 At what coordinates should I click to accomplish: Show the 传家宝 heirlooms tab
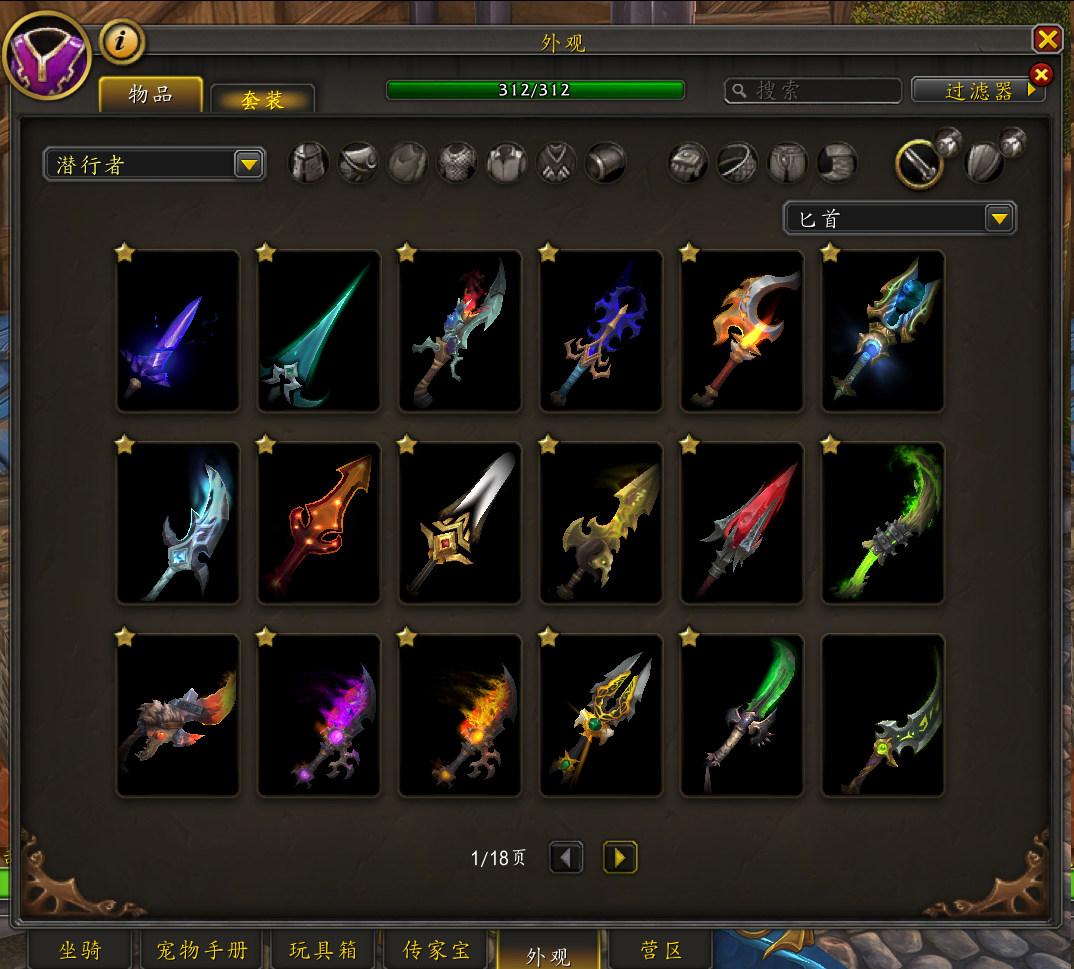pos(436,950)
